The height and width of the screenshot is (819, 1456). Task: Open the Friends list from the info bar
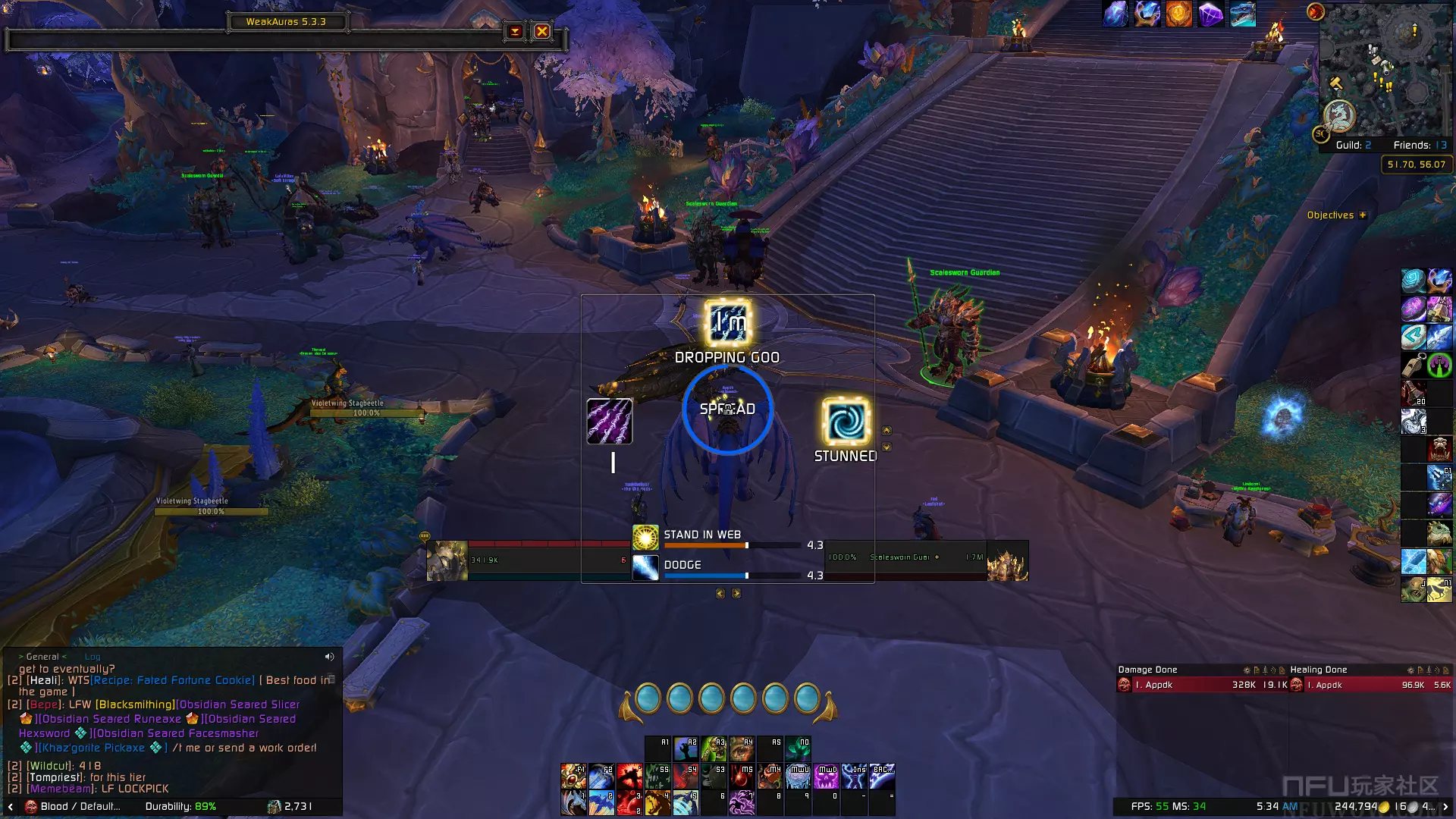tap(1420, 145)
